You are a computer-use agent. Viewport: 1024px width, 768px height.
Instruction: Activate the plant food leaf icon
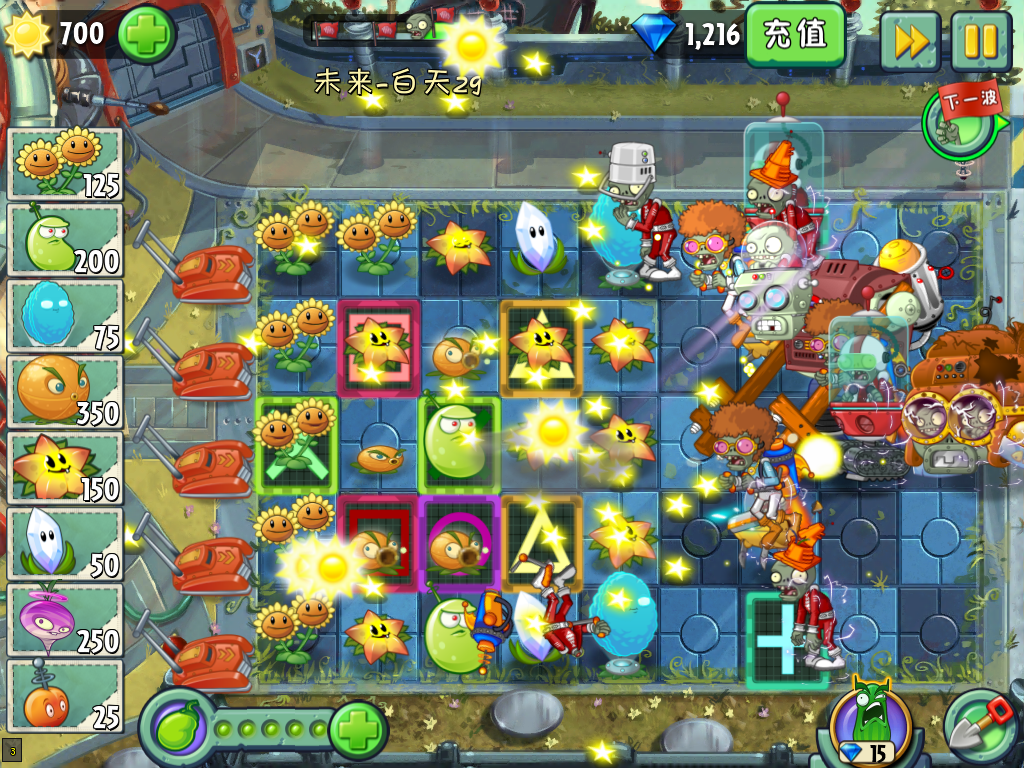177,726
